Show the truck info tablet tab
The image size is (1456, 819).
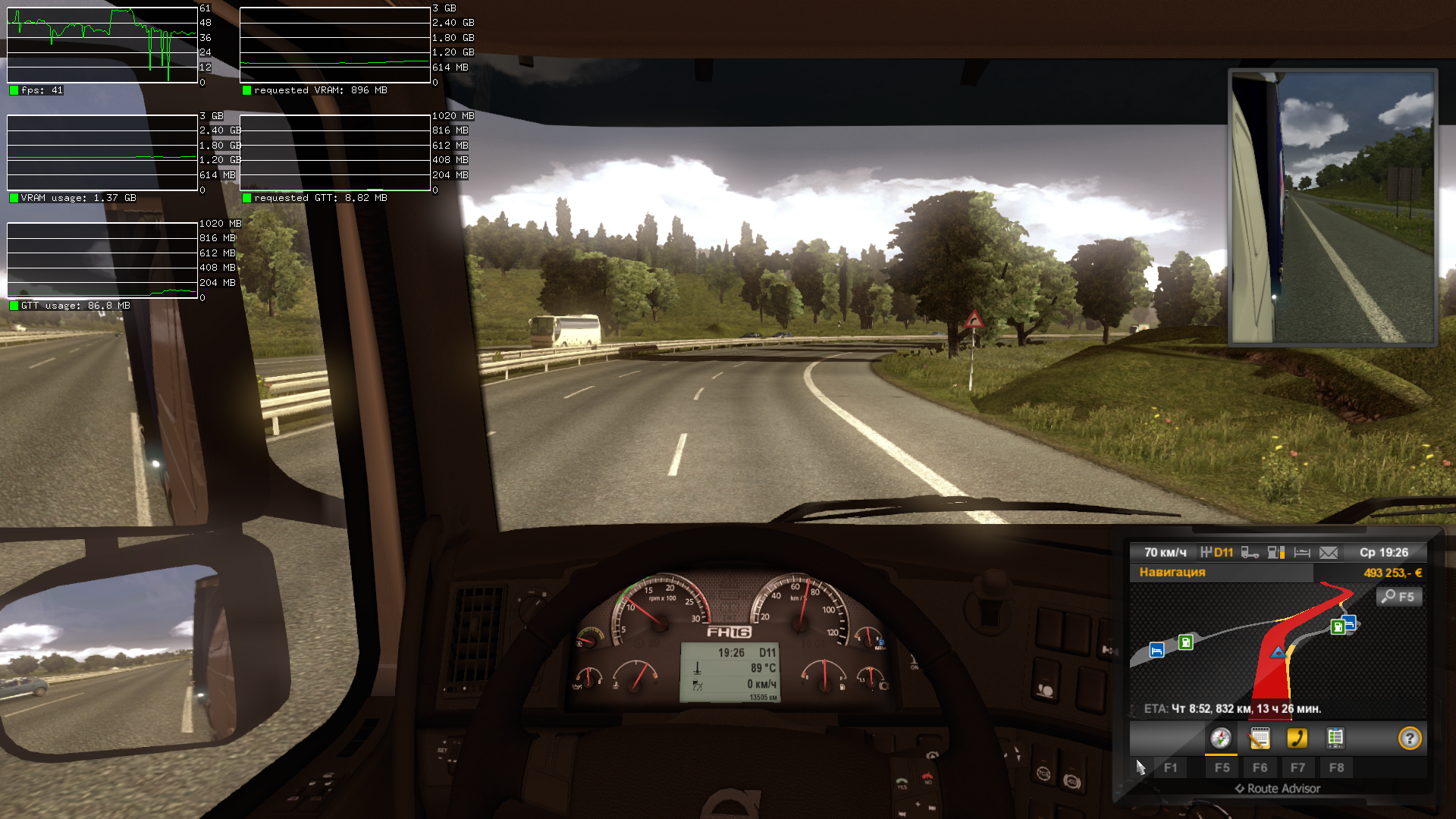(1335, 739)
